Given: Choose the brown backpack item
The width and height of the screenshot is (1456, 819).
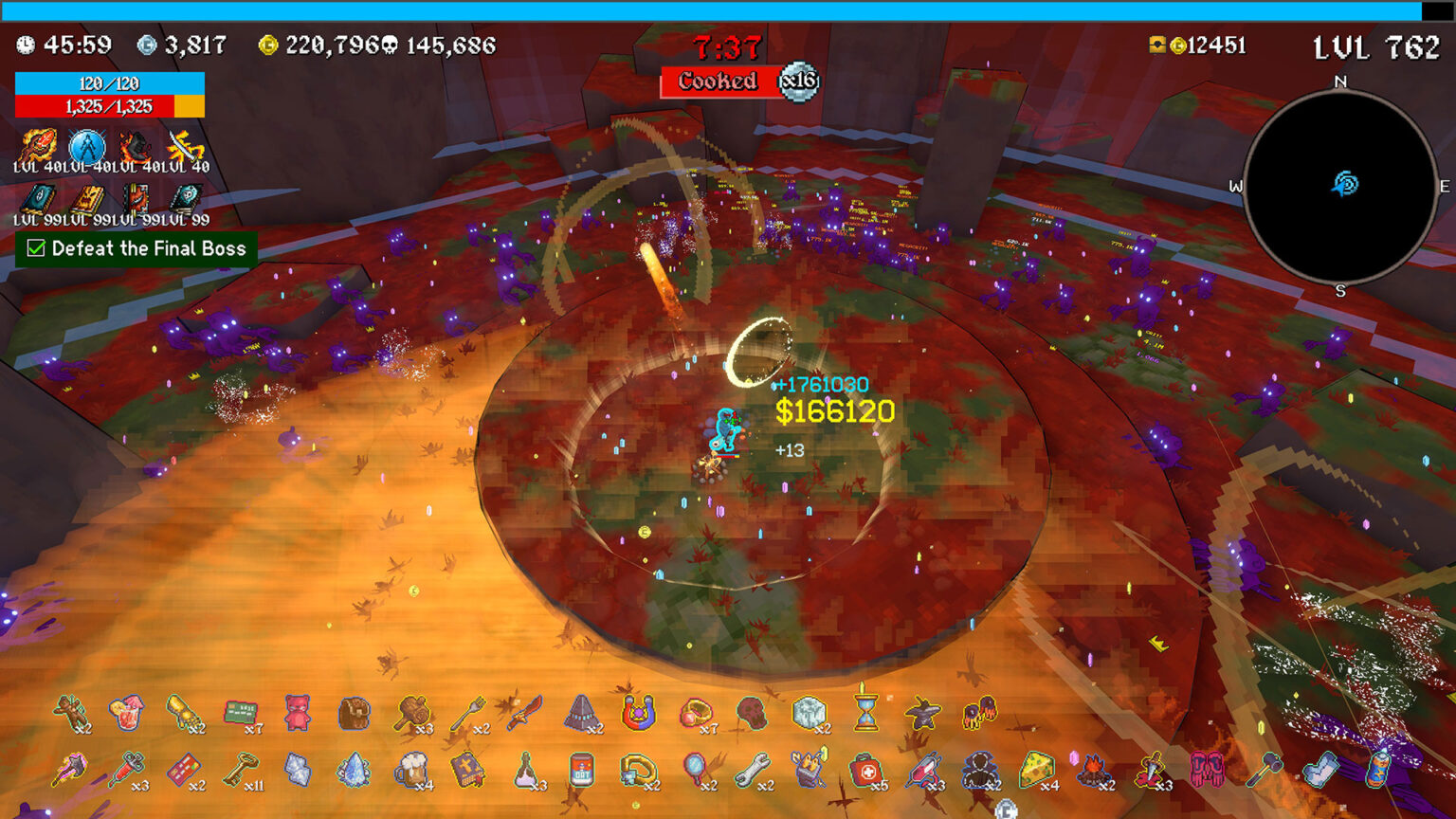Looking at the screenshot, I should point(354,713).
